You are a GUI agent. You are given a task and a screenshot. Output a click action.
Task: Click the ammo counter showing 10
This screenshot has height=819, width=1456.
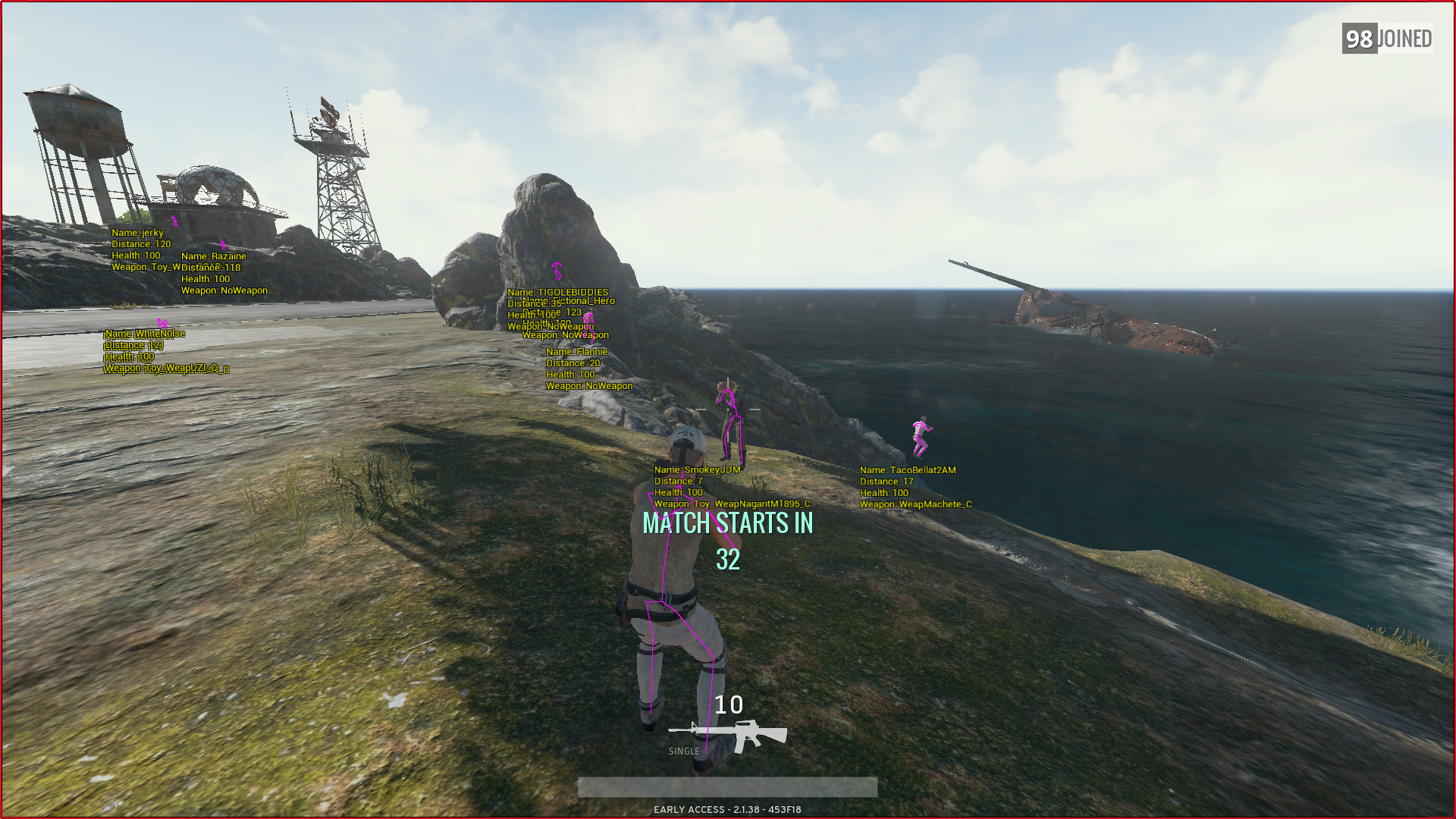[730, 707]
